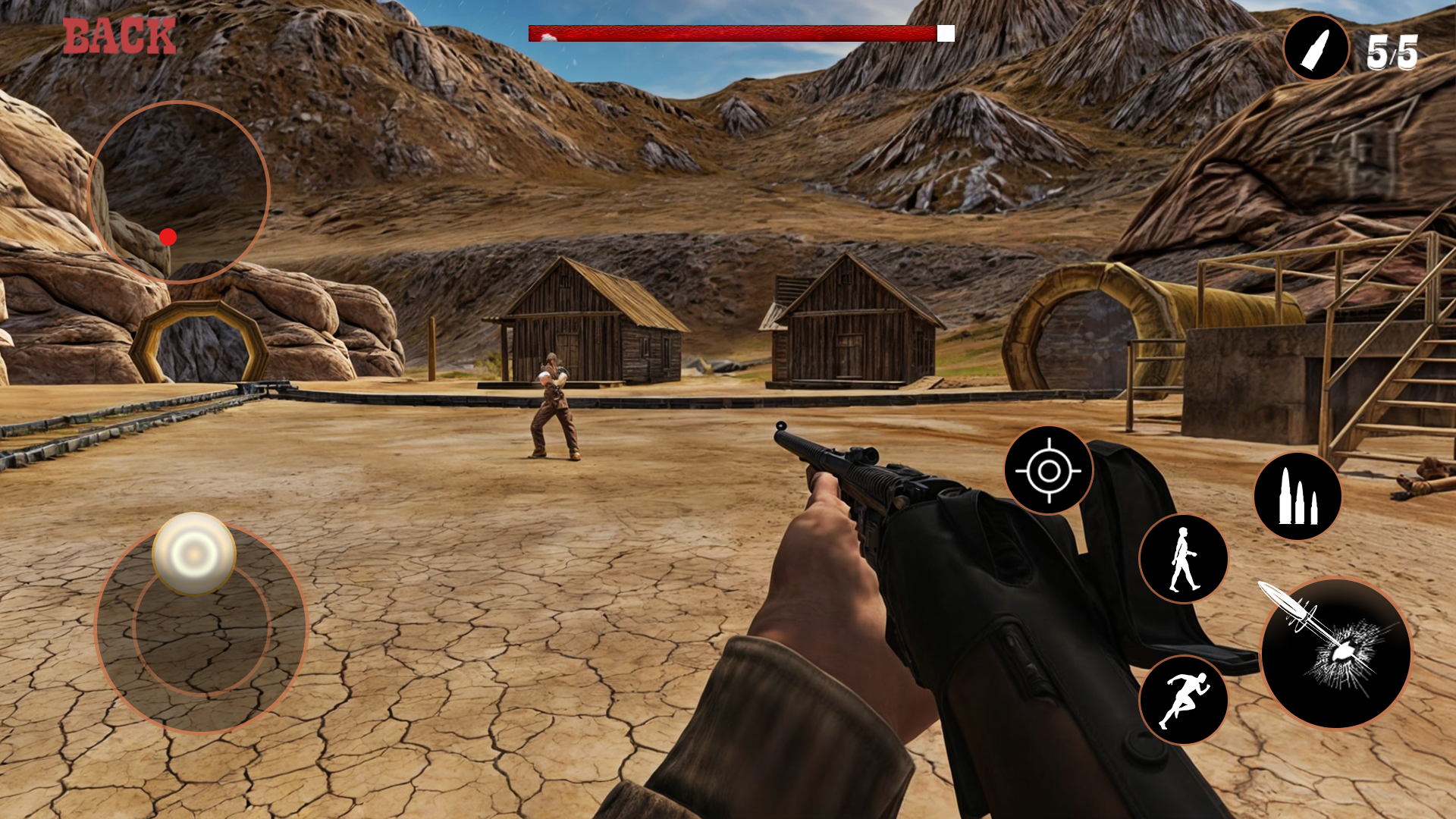Tap the movement joystick knob

[194, 554]
